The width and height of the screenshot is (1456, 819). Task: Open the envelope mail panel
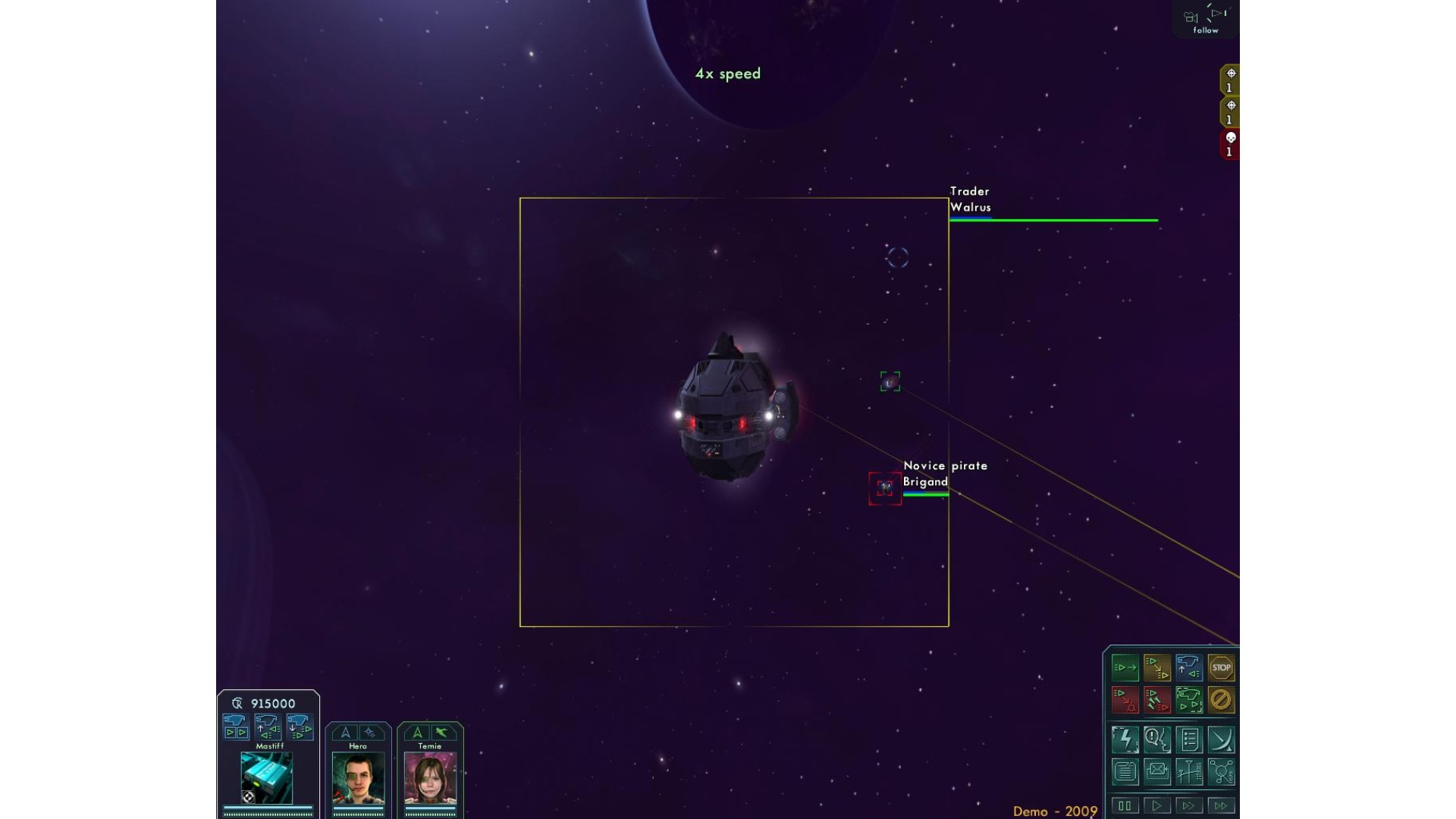[x=1157, y=772]
